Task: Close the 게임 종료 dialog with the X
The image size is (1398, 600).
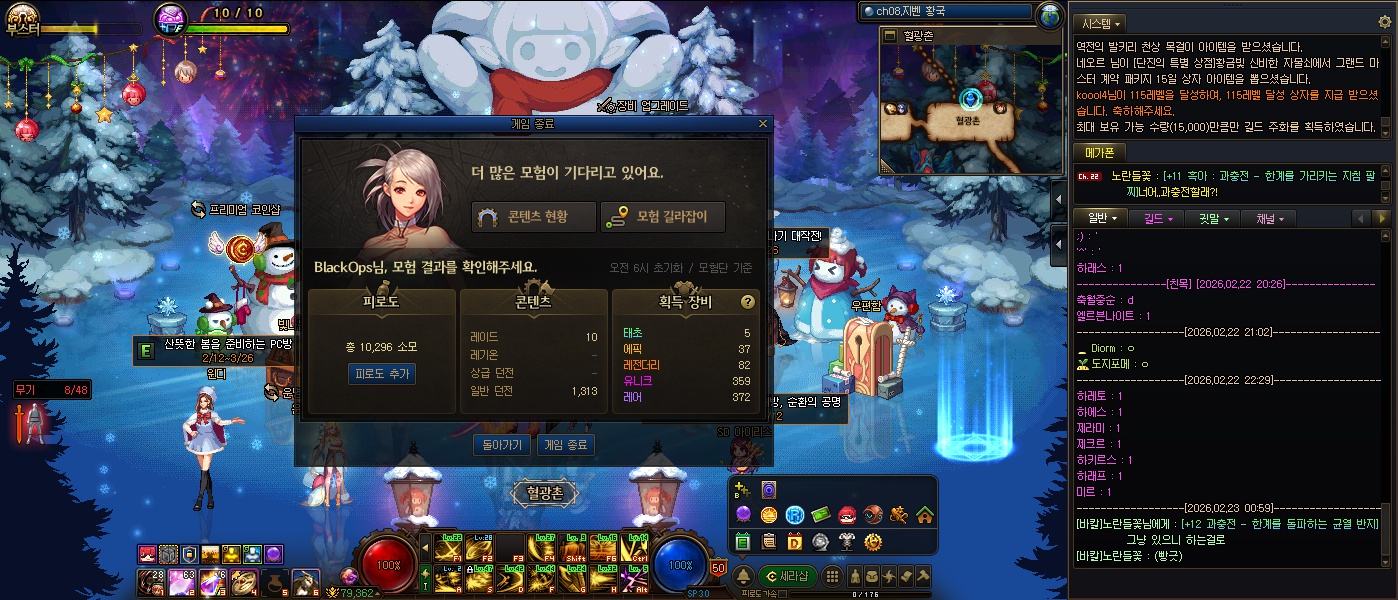Action: 763,124
